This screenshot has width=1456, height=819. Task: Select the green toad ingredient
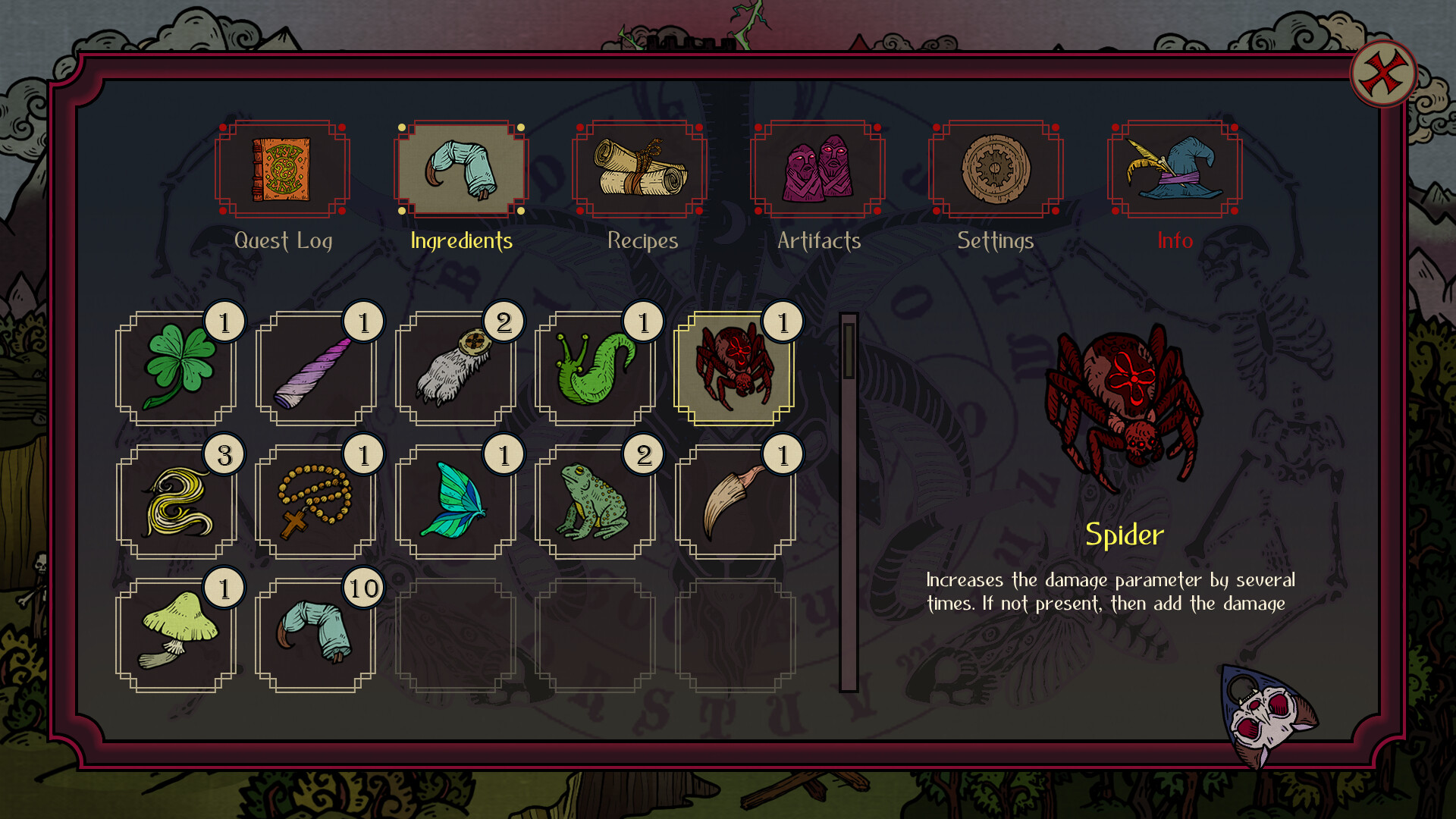tap(595, 502)
